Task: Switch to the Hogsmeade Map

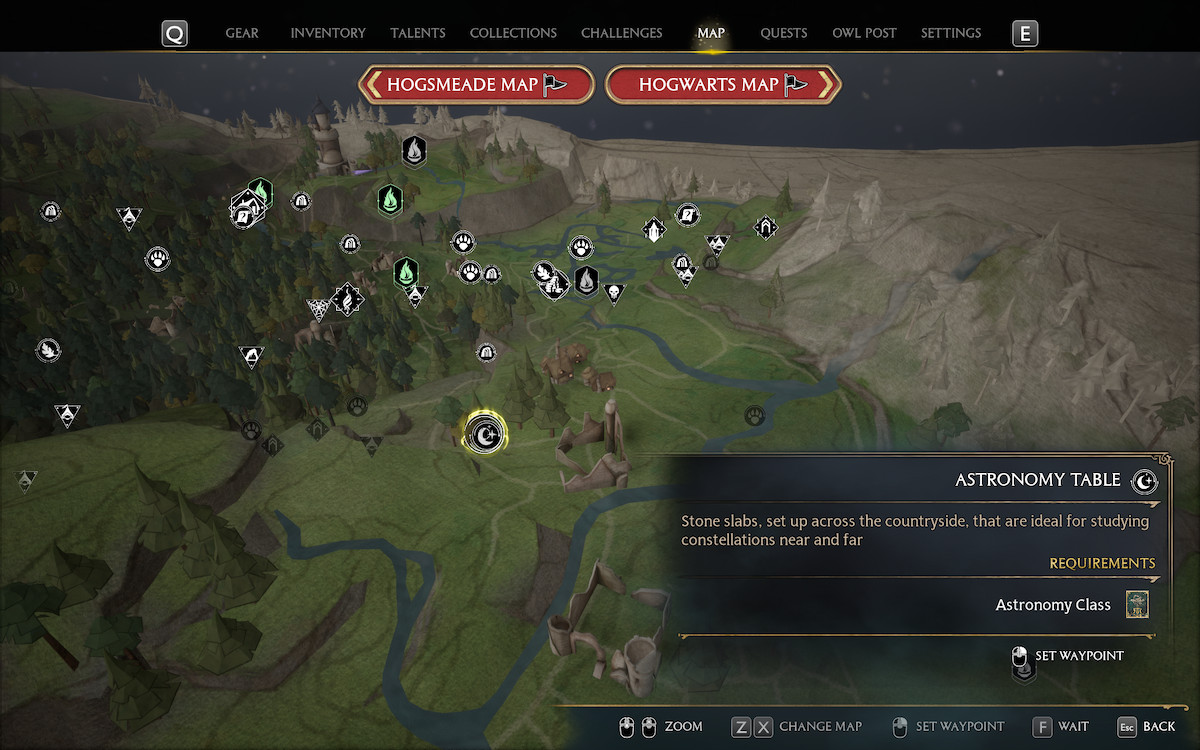Action: pyautogui.click(x=476, y=85)
